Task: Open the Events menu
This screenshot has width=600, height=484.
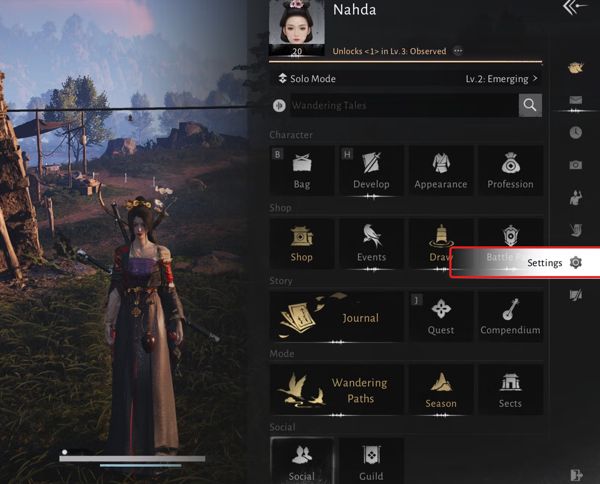Action: [x=371, y=243]
